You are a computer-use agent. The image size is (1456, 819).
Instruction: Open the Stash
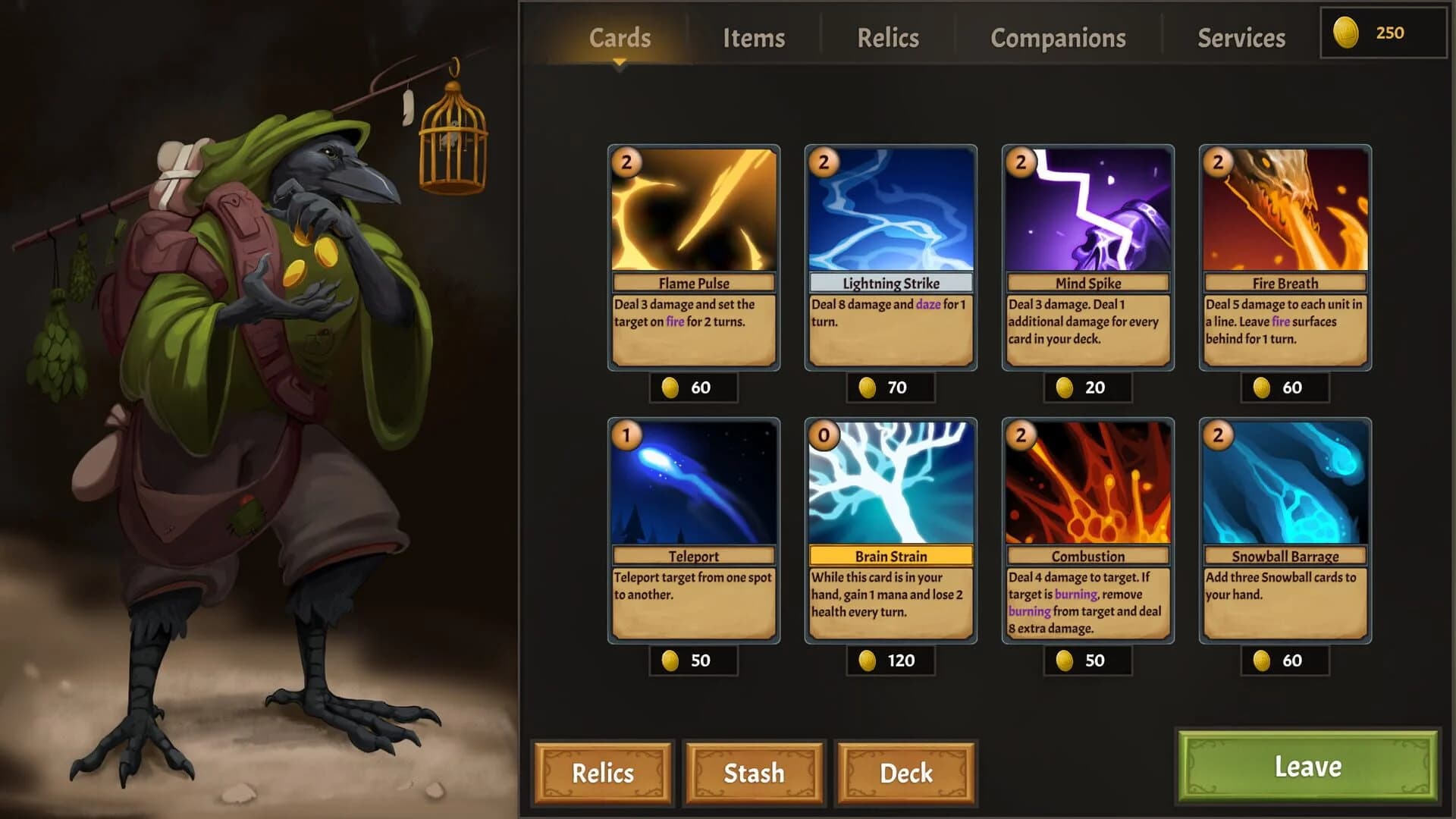755,773
